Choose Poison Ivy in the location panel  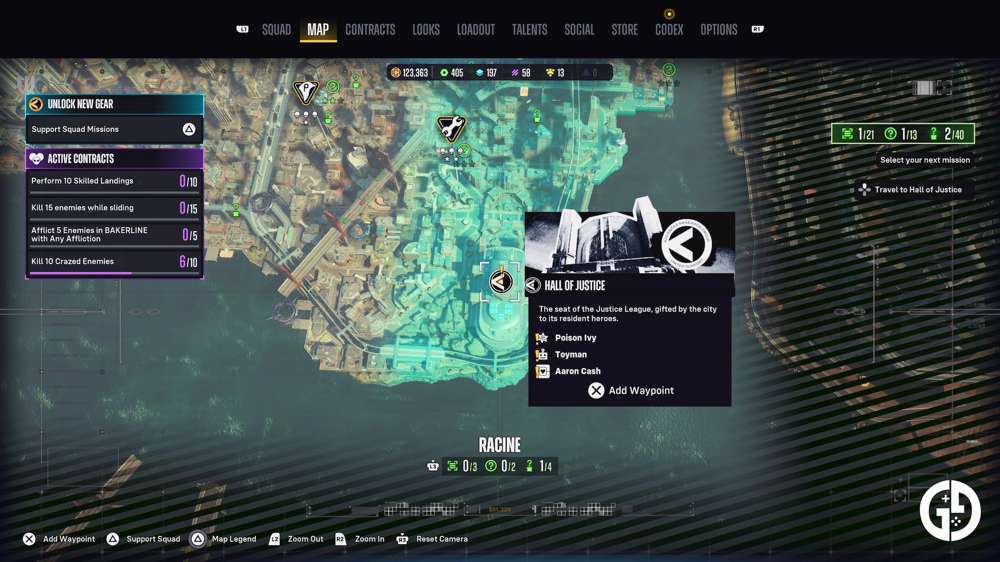[575, 338]
